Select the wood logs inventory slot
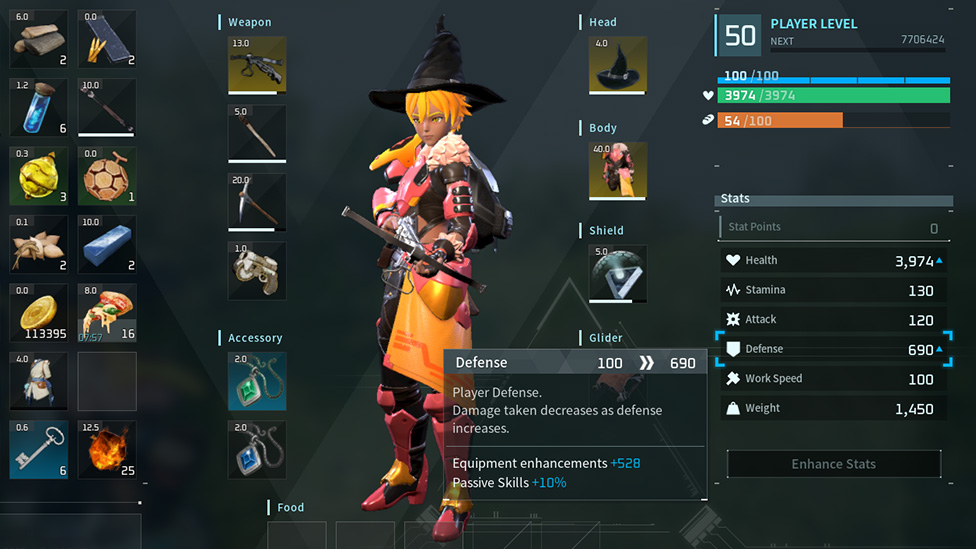The image size is (976, 549). pos(39,39)
